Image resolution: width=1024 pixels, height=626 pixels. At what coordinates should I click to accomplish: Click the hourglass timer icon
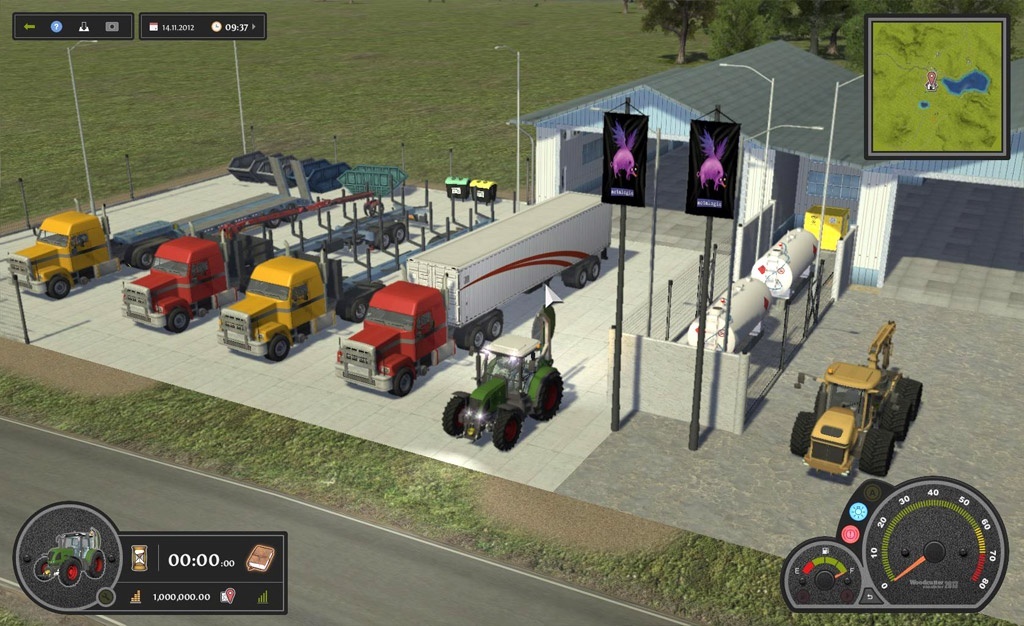coord(139,558)
